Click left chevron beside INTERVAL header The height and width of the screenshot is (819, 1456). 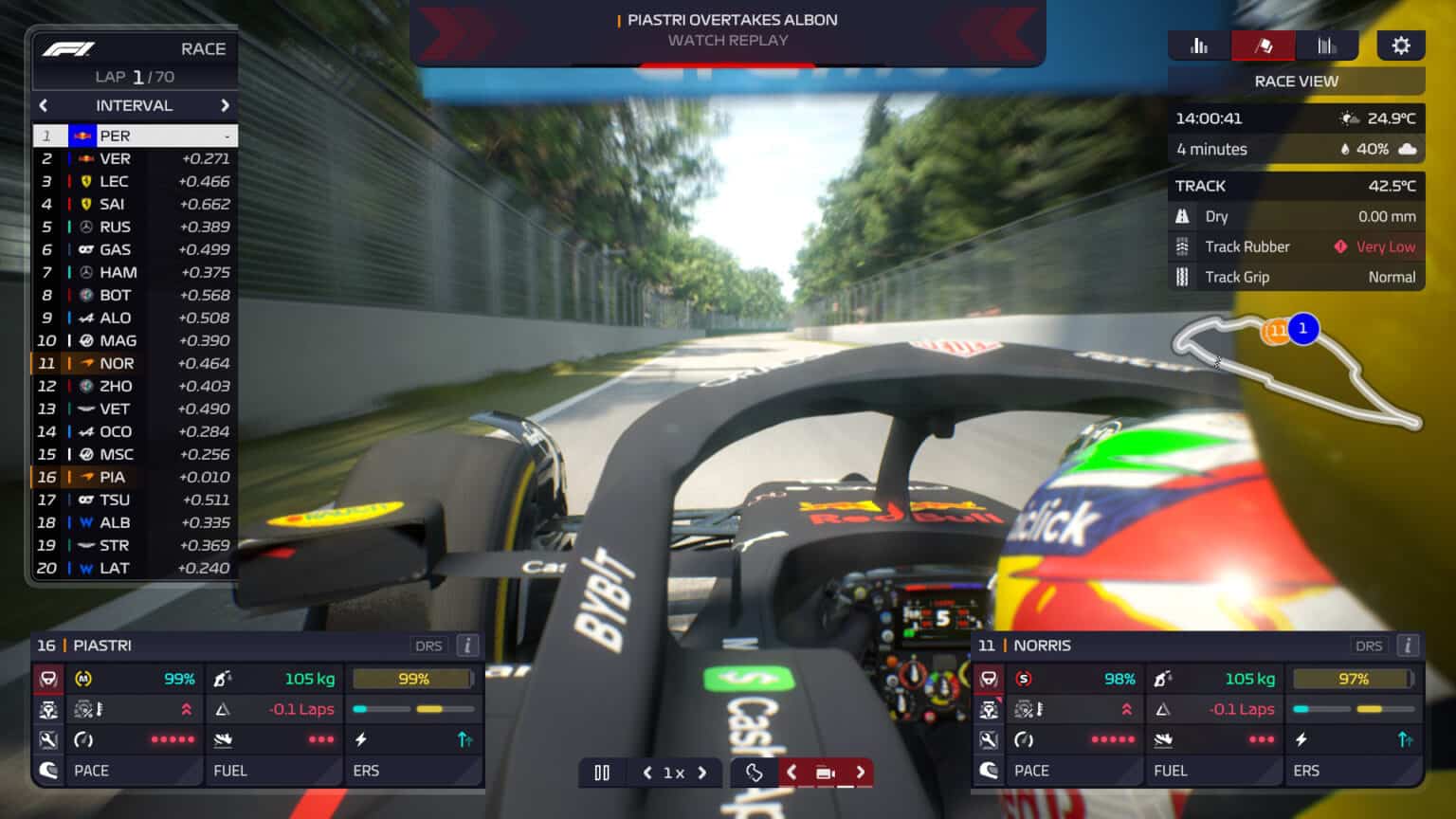[45, 105]
